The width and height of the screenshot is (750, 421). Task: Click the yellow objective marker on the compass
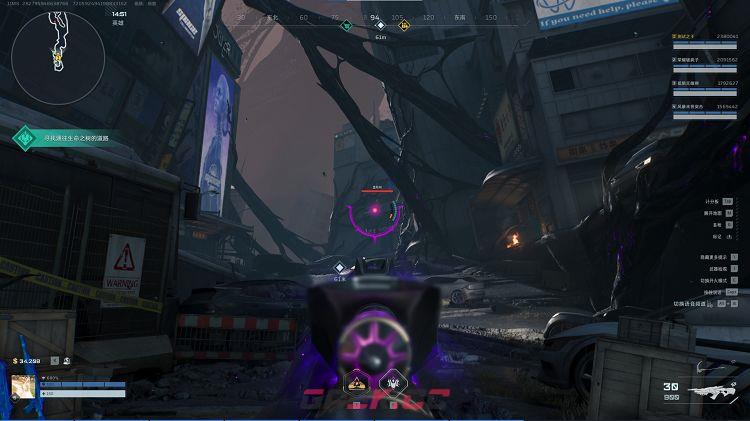404,26
